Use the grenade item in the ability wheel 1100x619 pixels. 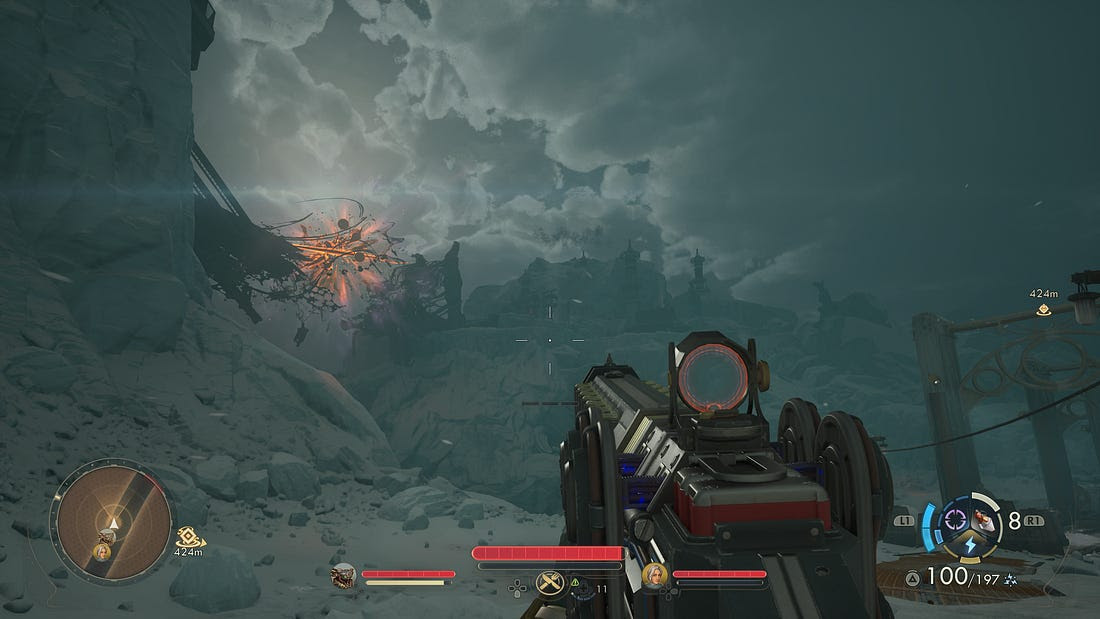985,520
